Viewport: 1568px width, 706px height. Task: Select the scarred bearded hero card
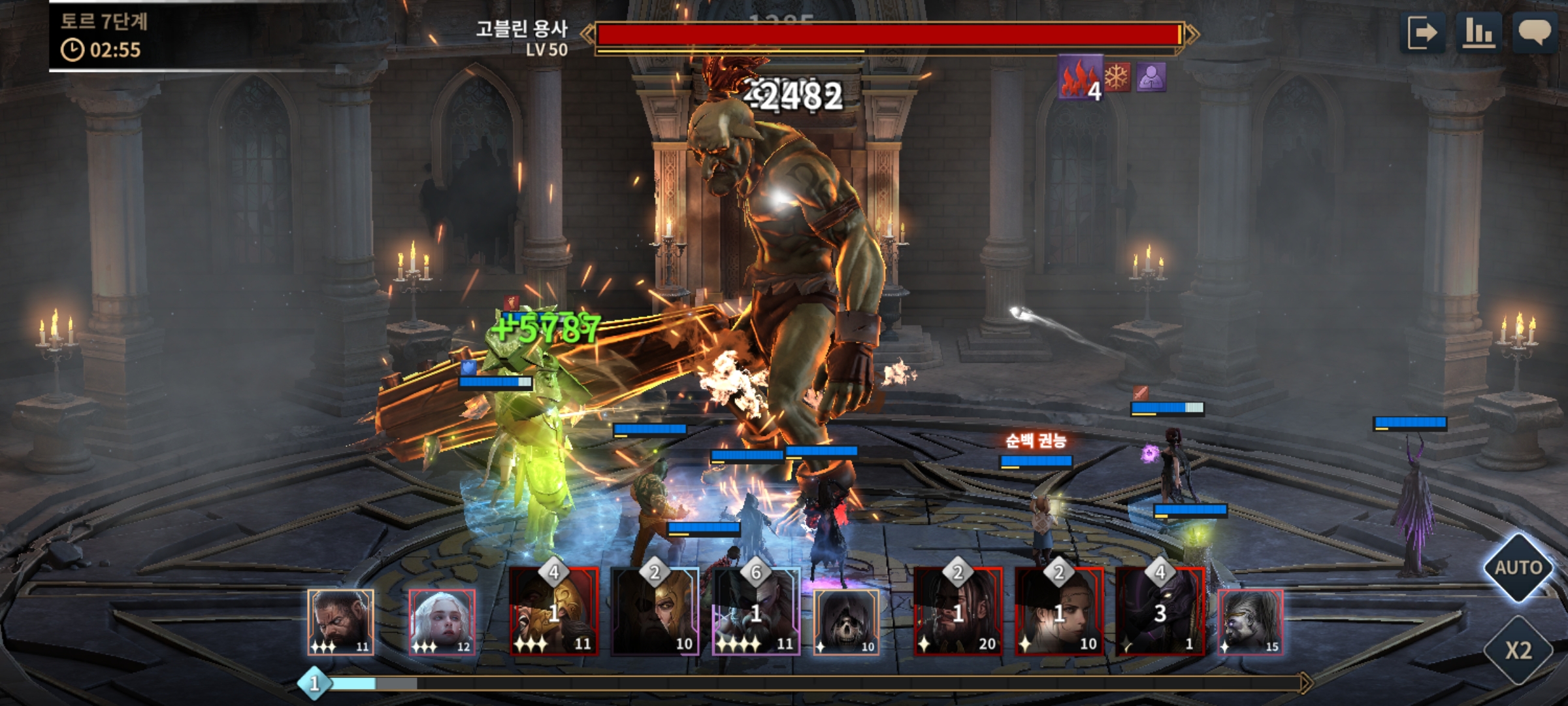340,622
